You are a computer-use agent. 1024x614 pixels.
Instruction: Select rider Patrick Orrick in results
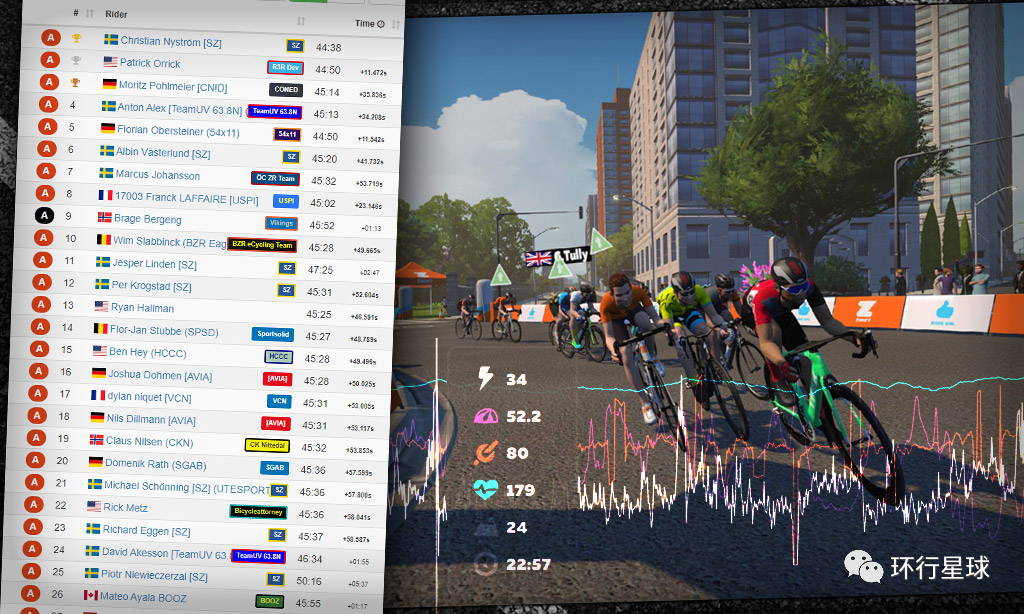coord(150,63)
